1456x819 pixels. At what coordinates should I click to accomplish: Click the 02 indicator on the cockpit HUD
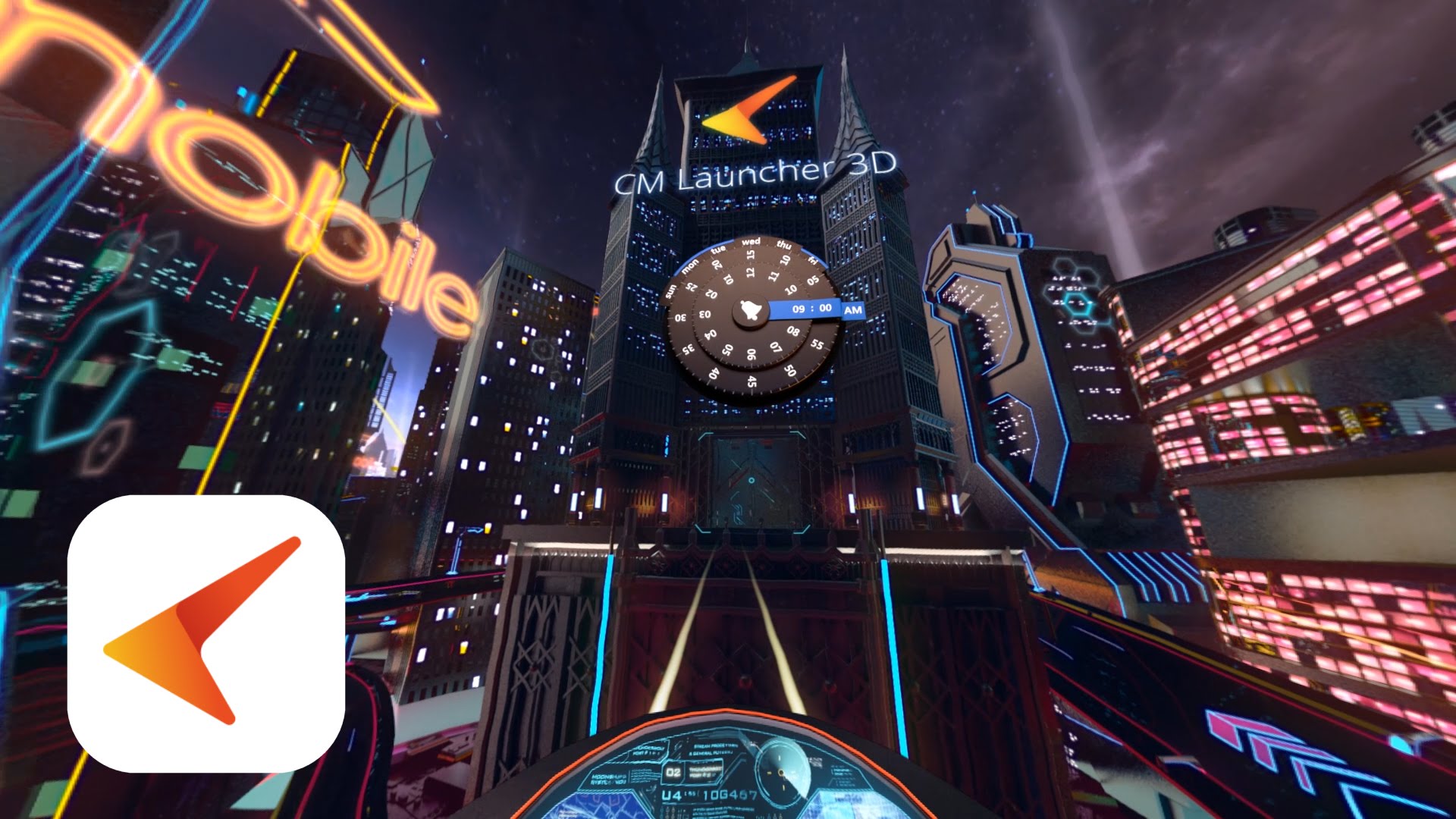pyautogui.click(x=672, y=773)
